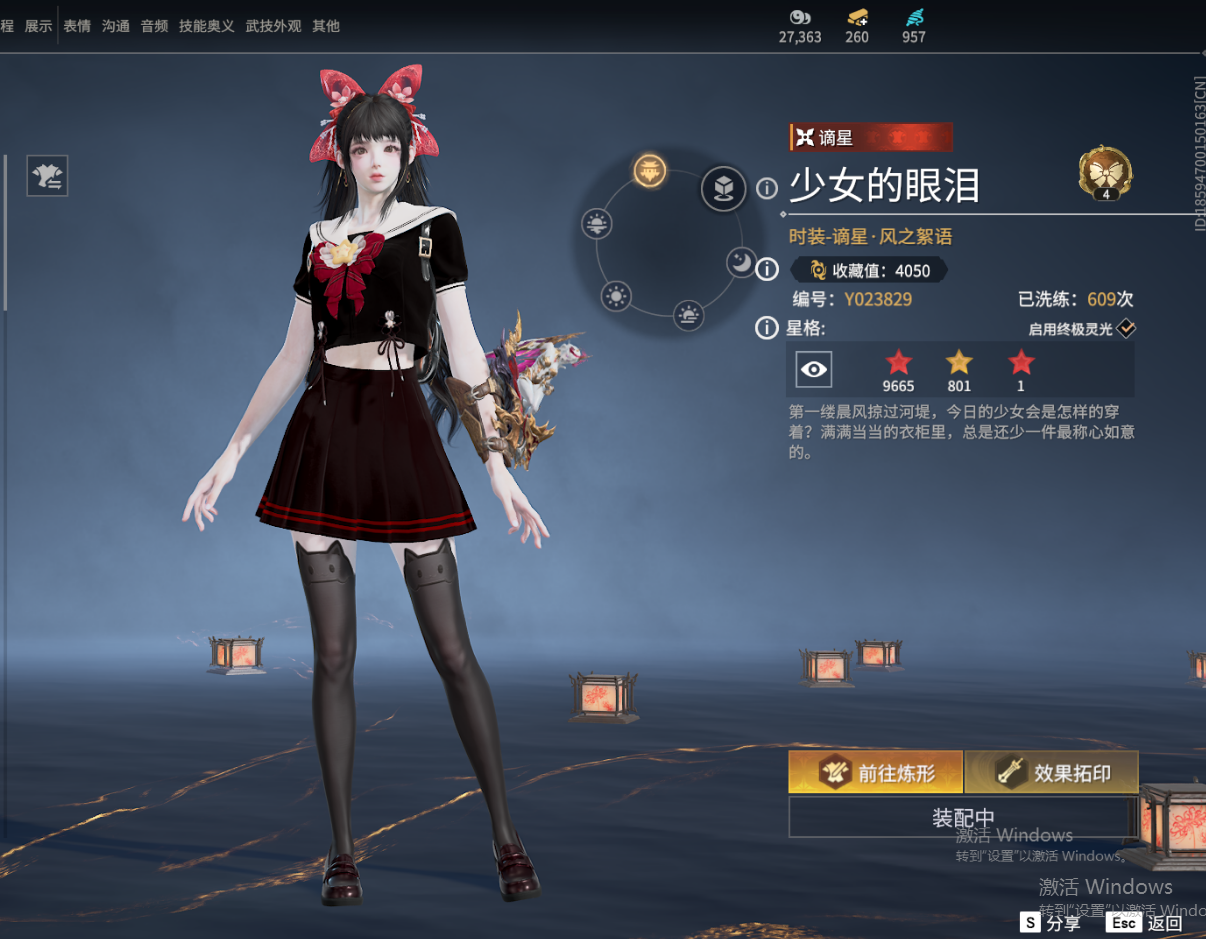The width and height of the screenshot is (1206, 939).
Task: Switch to the 展示 tab
Action: tap(38, 26)
